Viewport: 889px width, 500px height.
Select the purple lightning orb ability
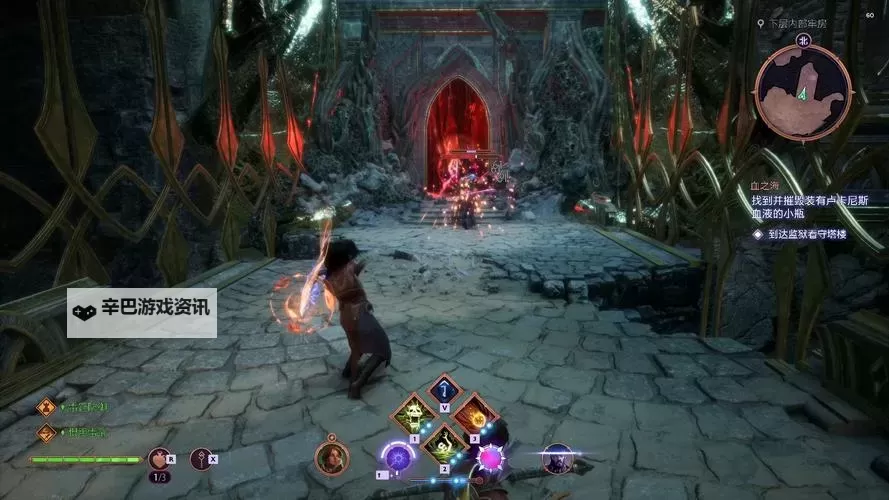point(398,458)
